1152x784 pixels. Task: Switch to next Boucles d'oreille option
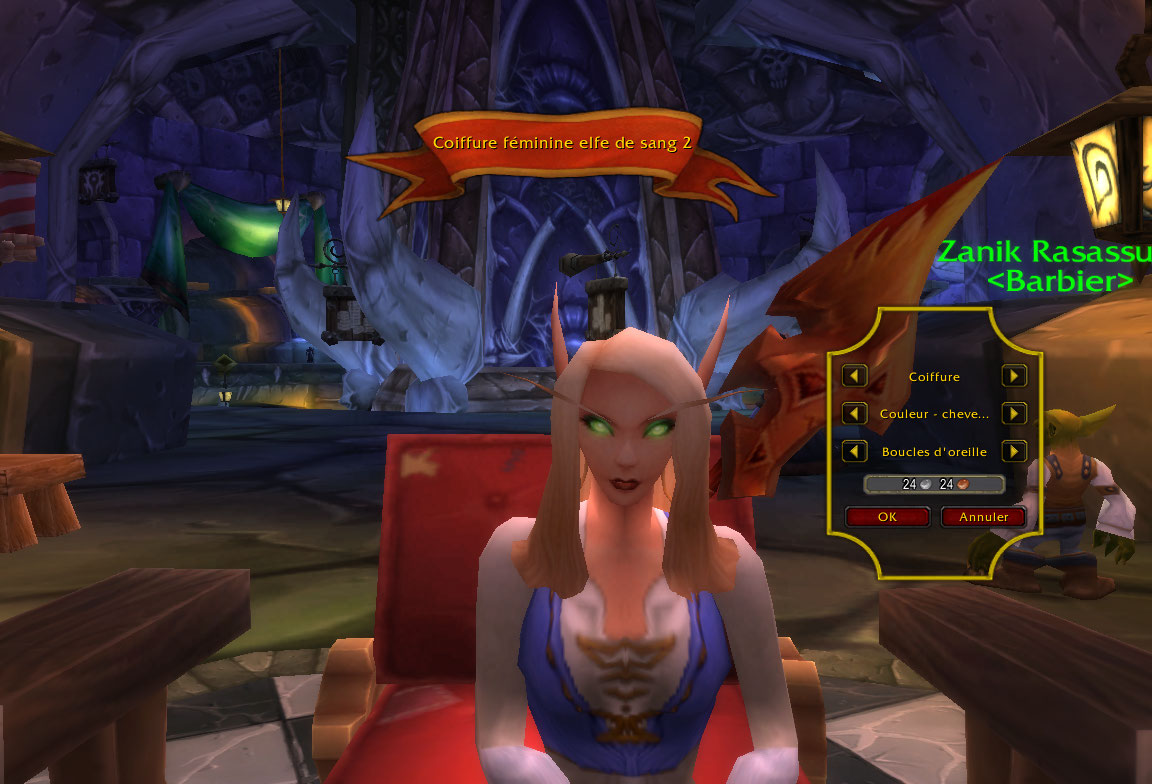[1014, 451]
